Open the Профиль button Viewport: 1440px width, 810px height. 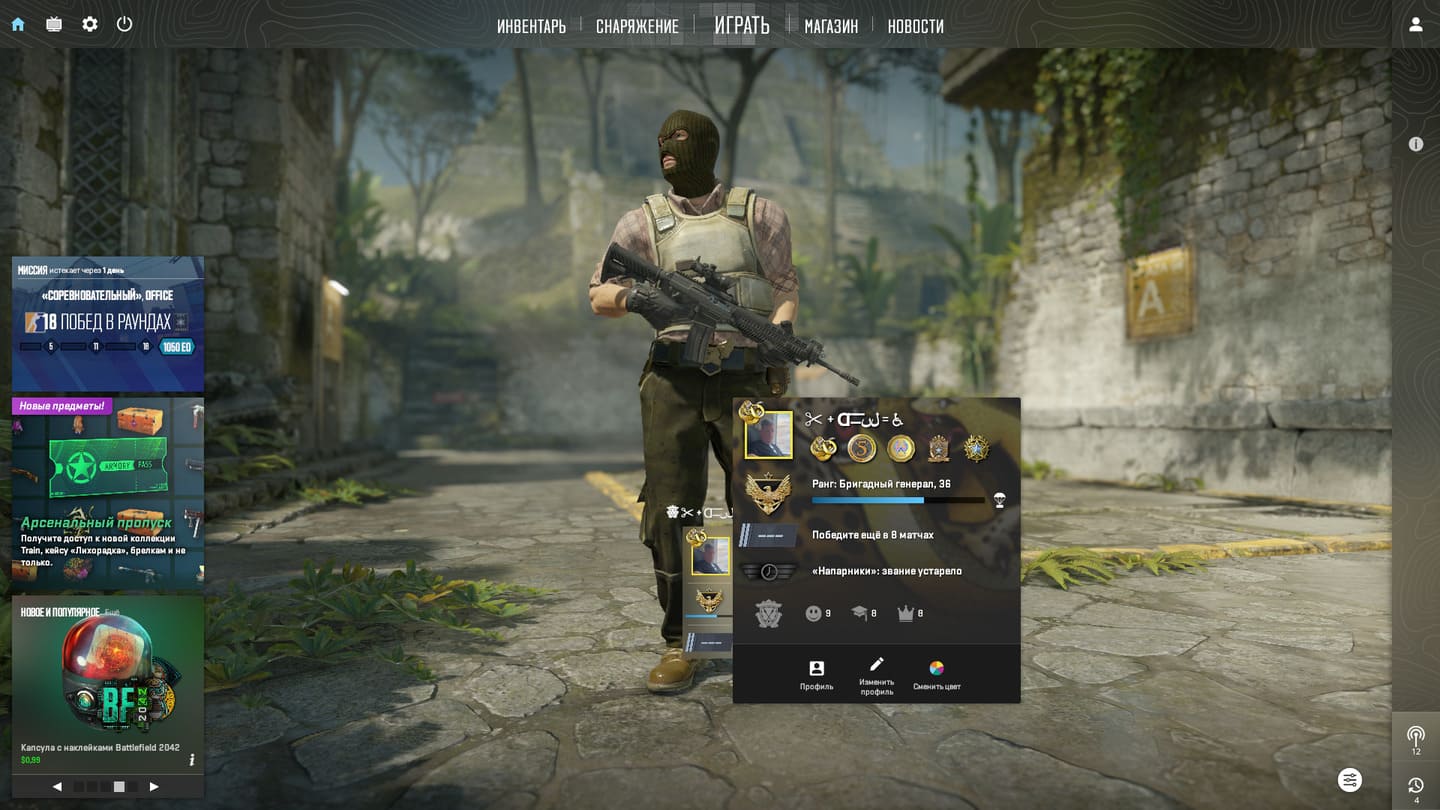(816, 675)
